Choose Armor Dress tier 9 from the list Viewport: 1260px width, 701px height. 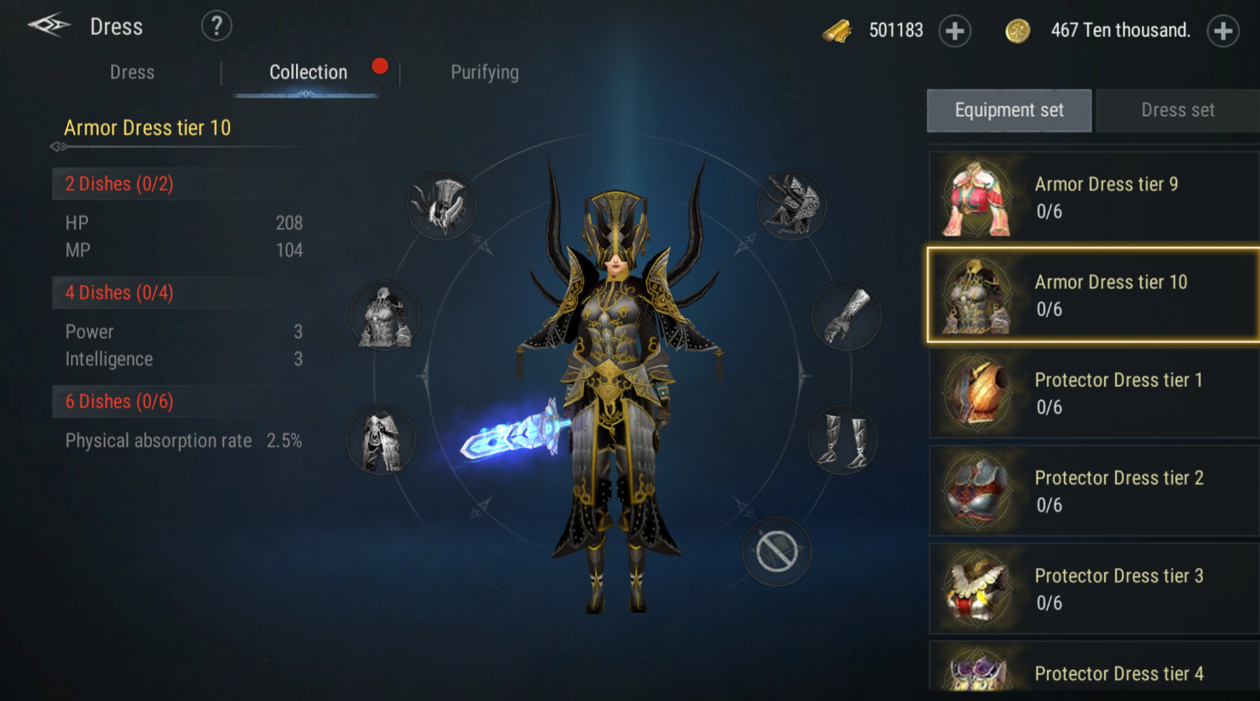pos(1094,197)
